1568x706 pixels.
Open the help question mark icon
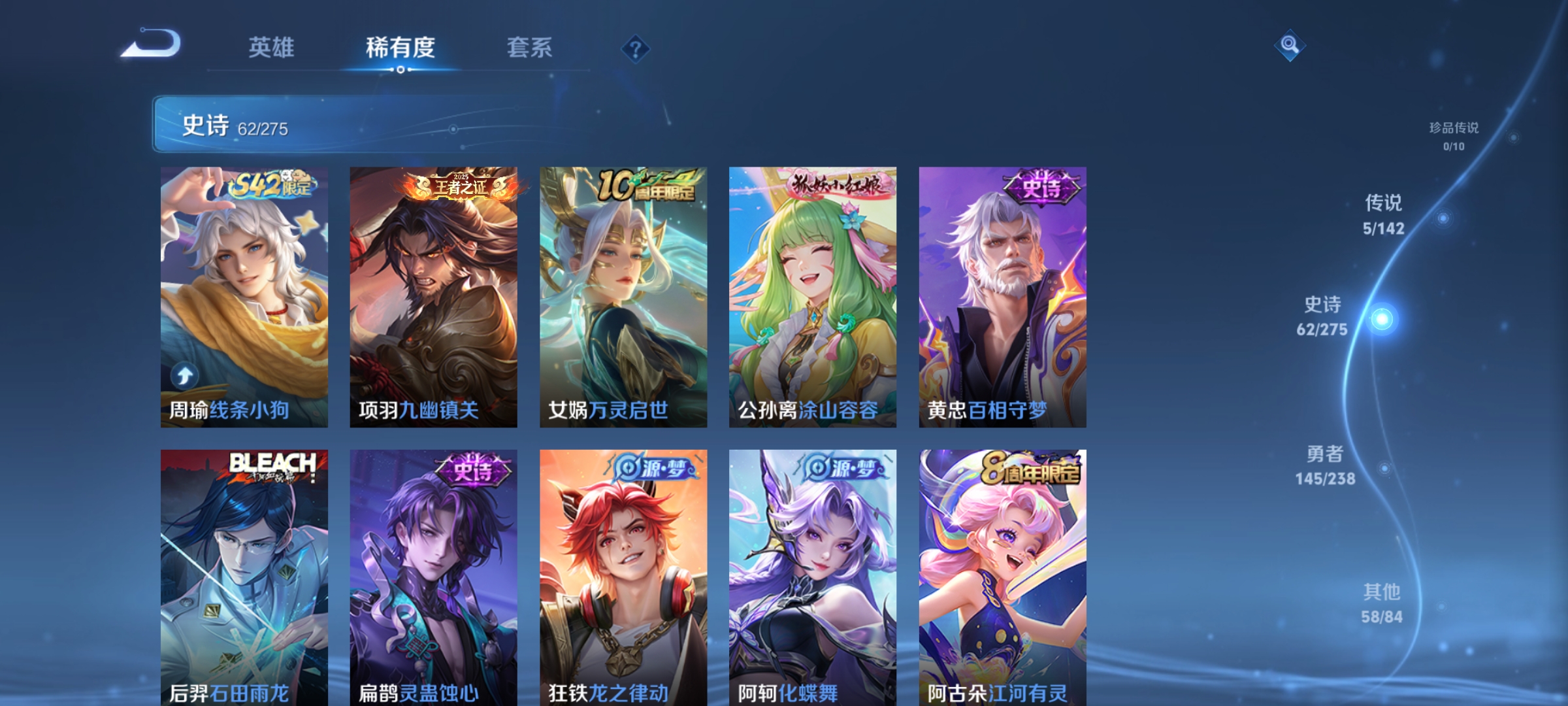click(x=634, y=49)
